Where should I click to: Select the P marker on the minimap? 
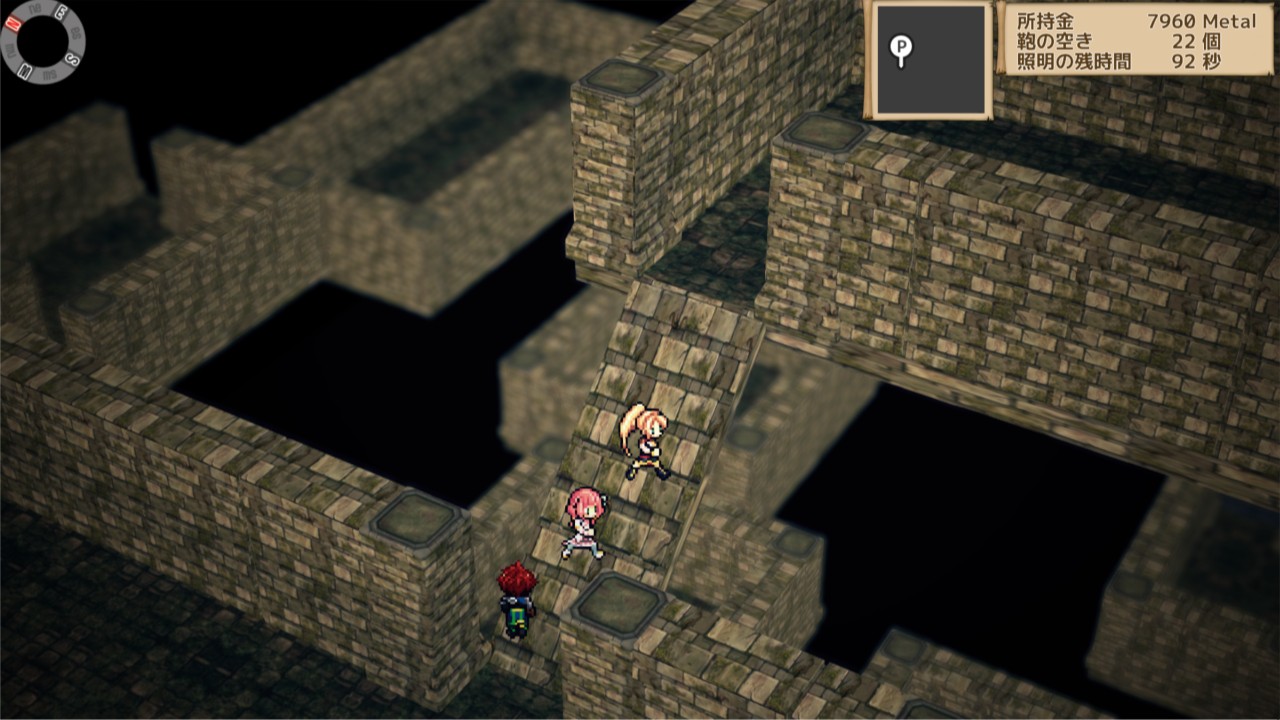pos(901,46)
